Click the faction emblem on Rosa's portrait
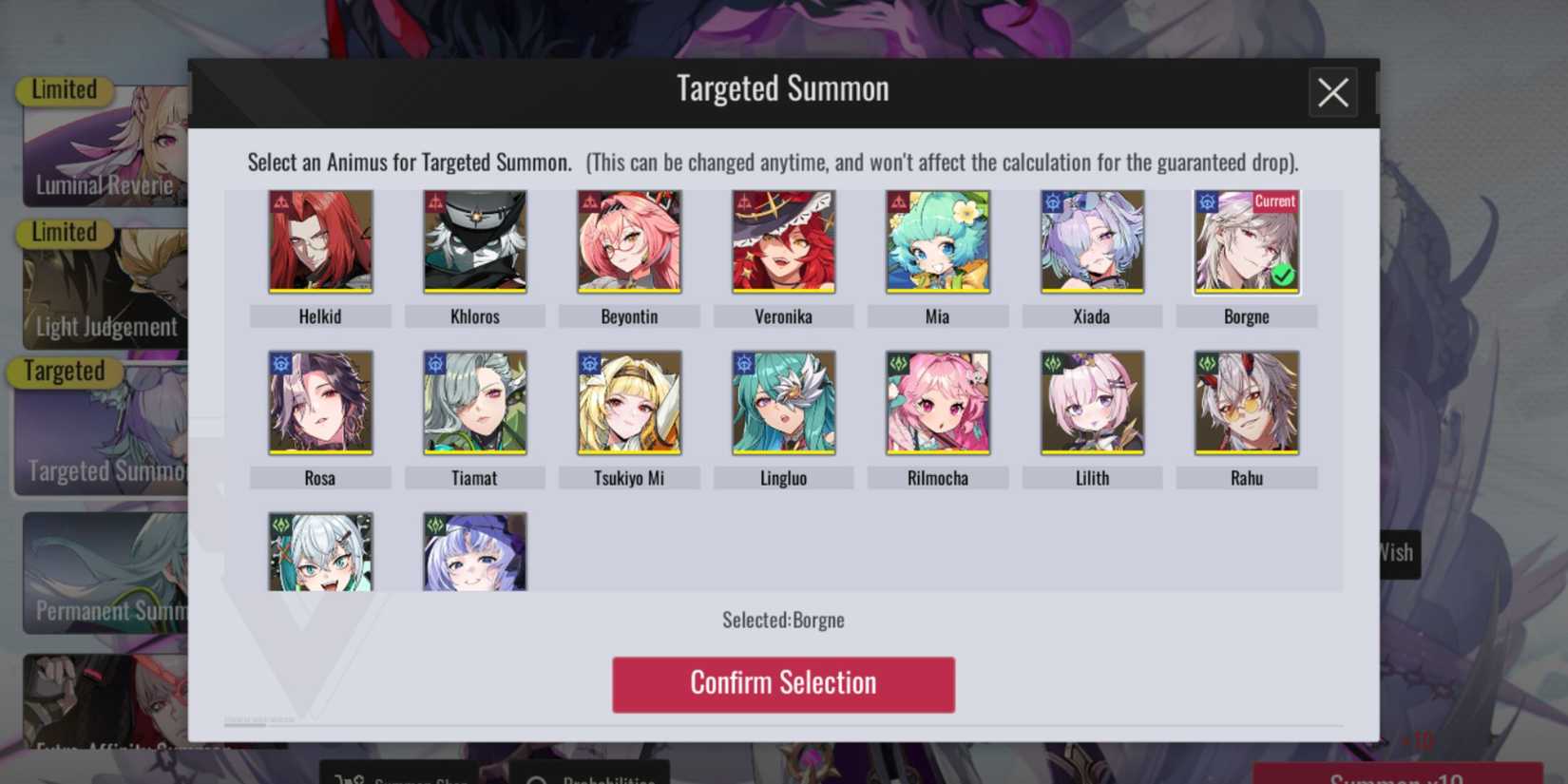This screenshot has width=1568, height=784. click(279, 363)
